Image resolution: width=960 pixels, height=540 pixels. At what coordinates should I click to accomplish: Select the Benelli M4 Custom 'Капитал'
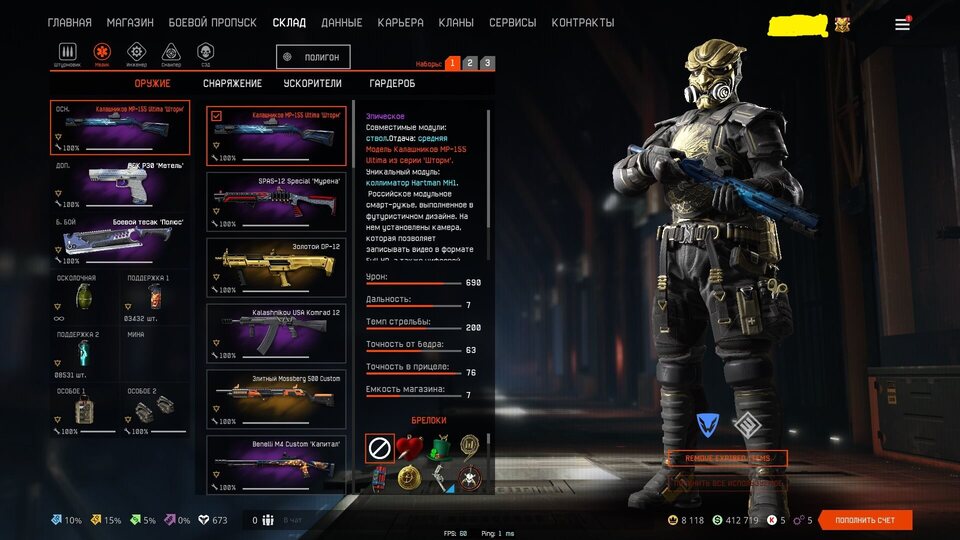275,460
